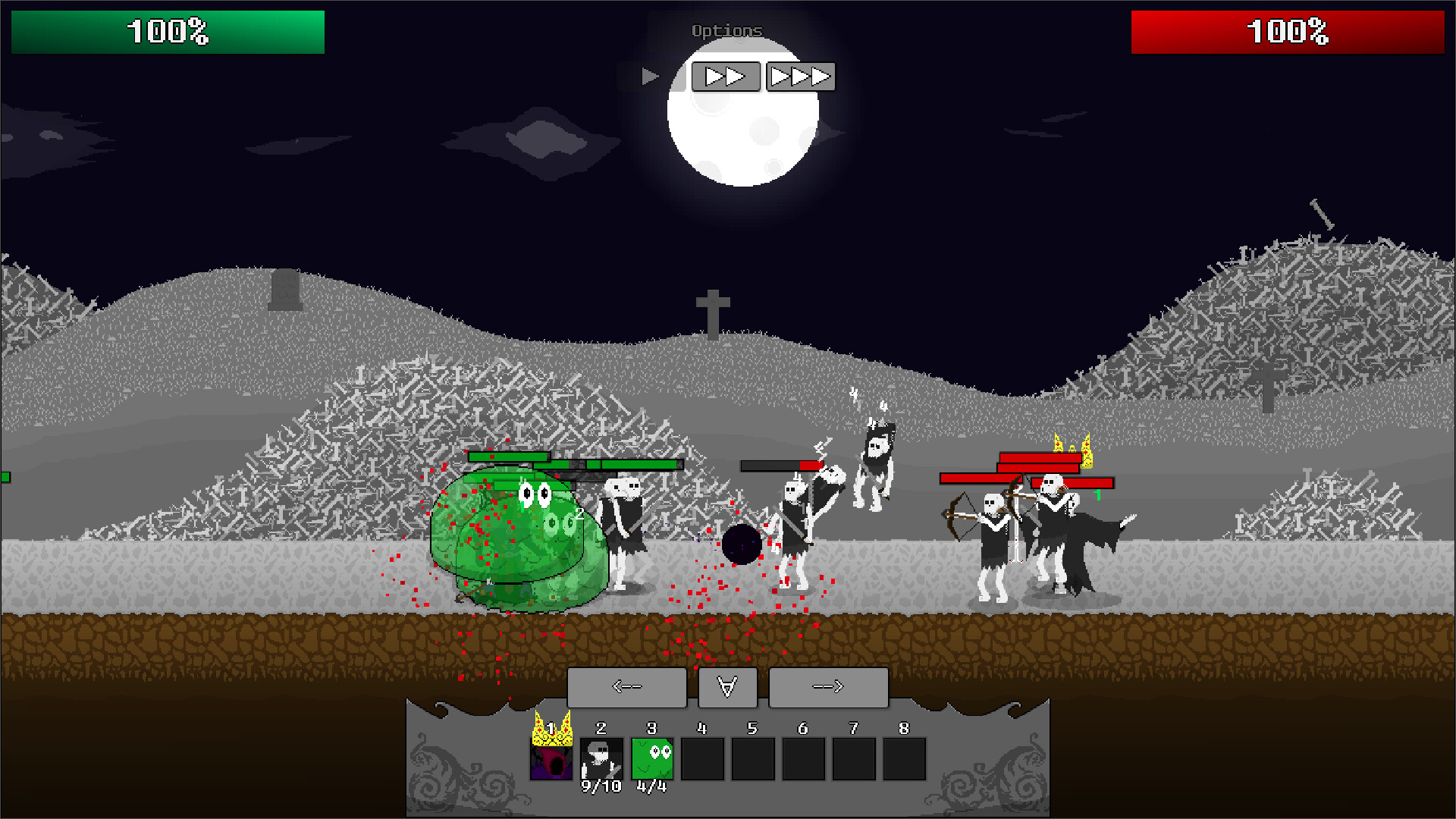Enable double-speed game playback
1456x819 pixels.
pos(725,76)
